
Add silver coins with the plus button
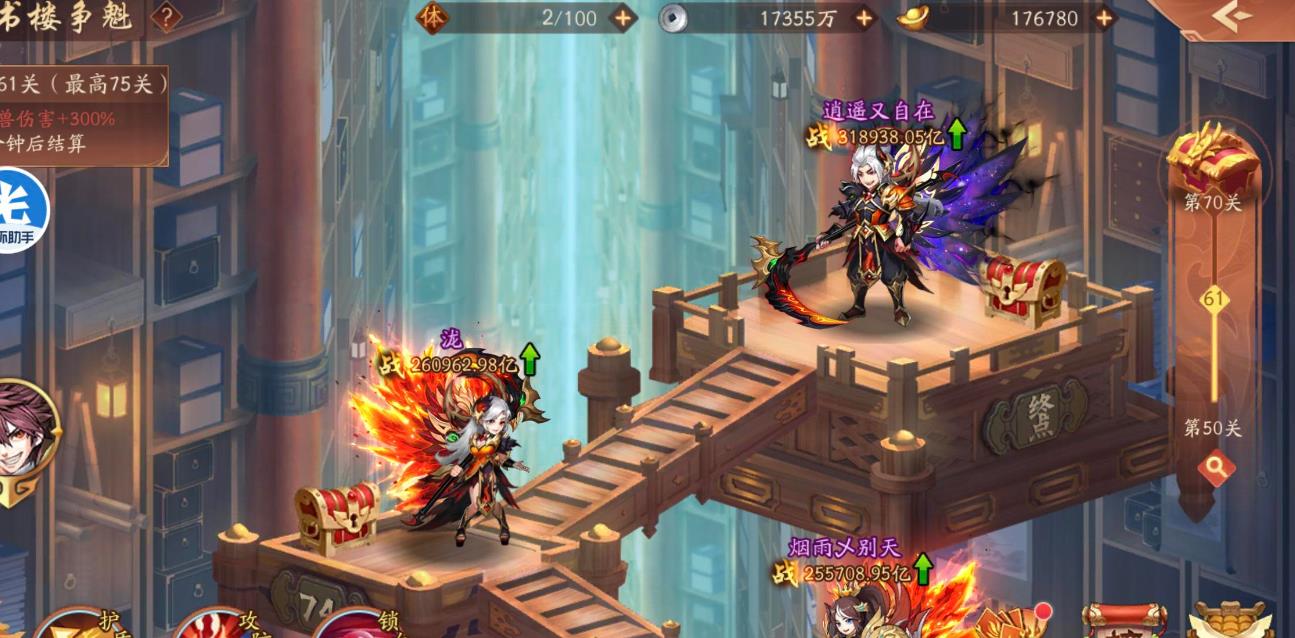[863, 18]
